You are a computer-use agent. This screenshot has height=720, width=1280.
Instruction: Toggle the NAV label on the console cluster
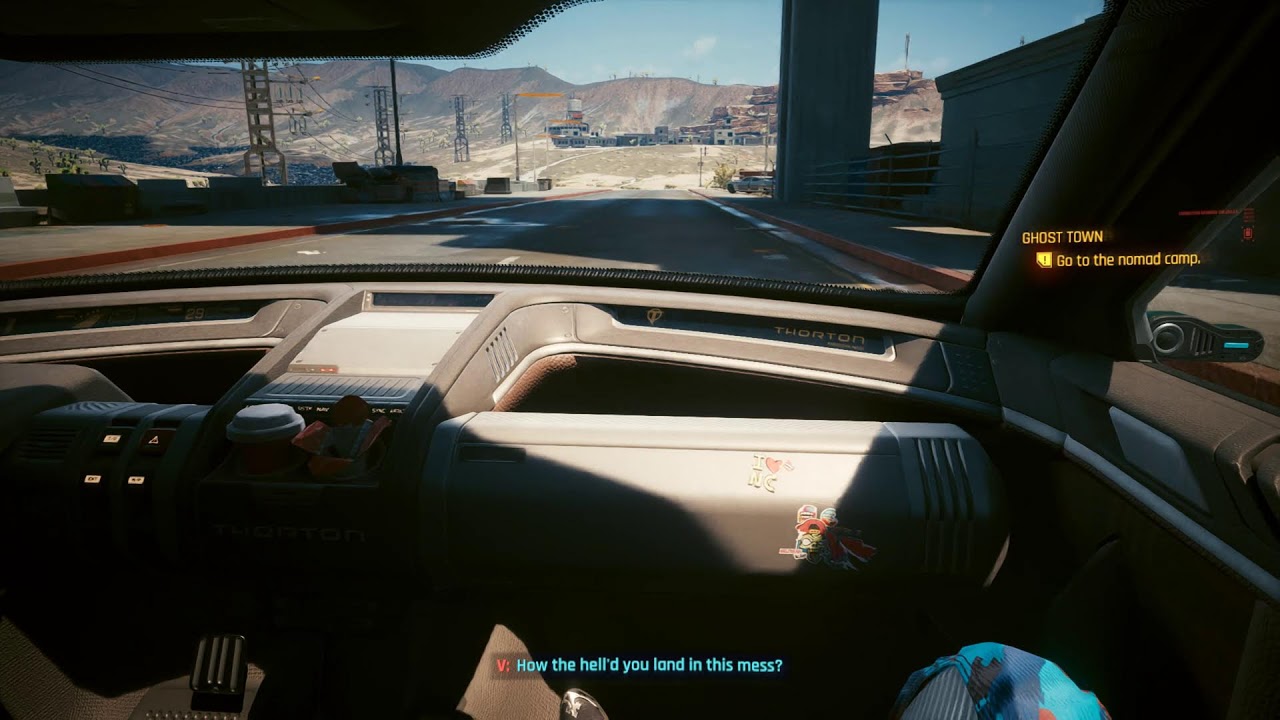click(323, 408)
